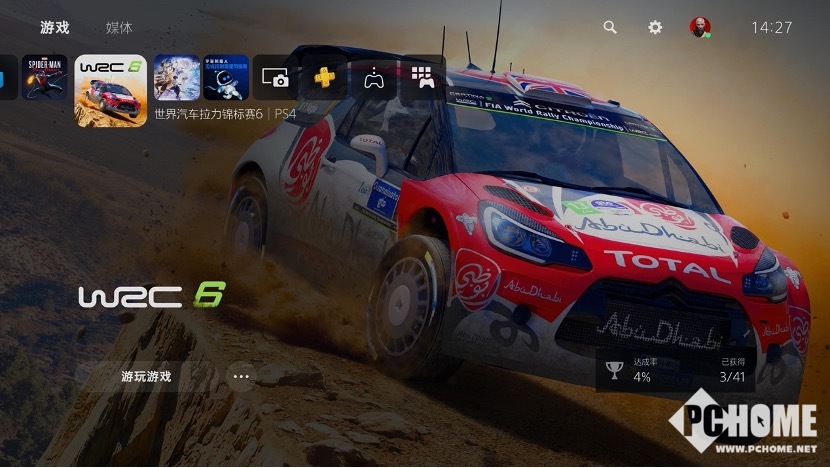Open the game library grid icon
Image resolution: width=830 pixels, height=468 pixels.
click(423, 77)
